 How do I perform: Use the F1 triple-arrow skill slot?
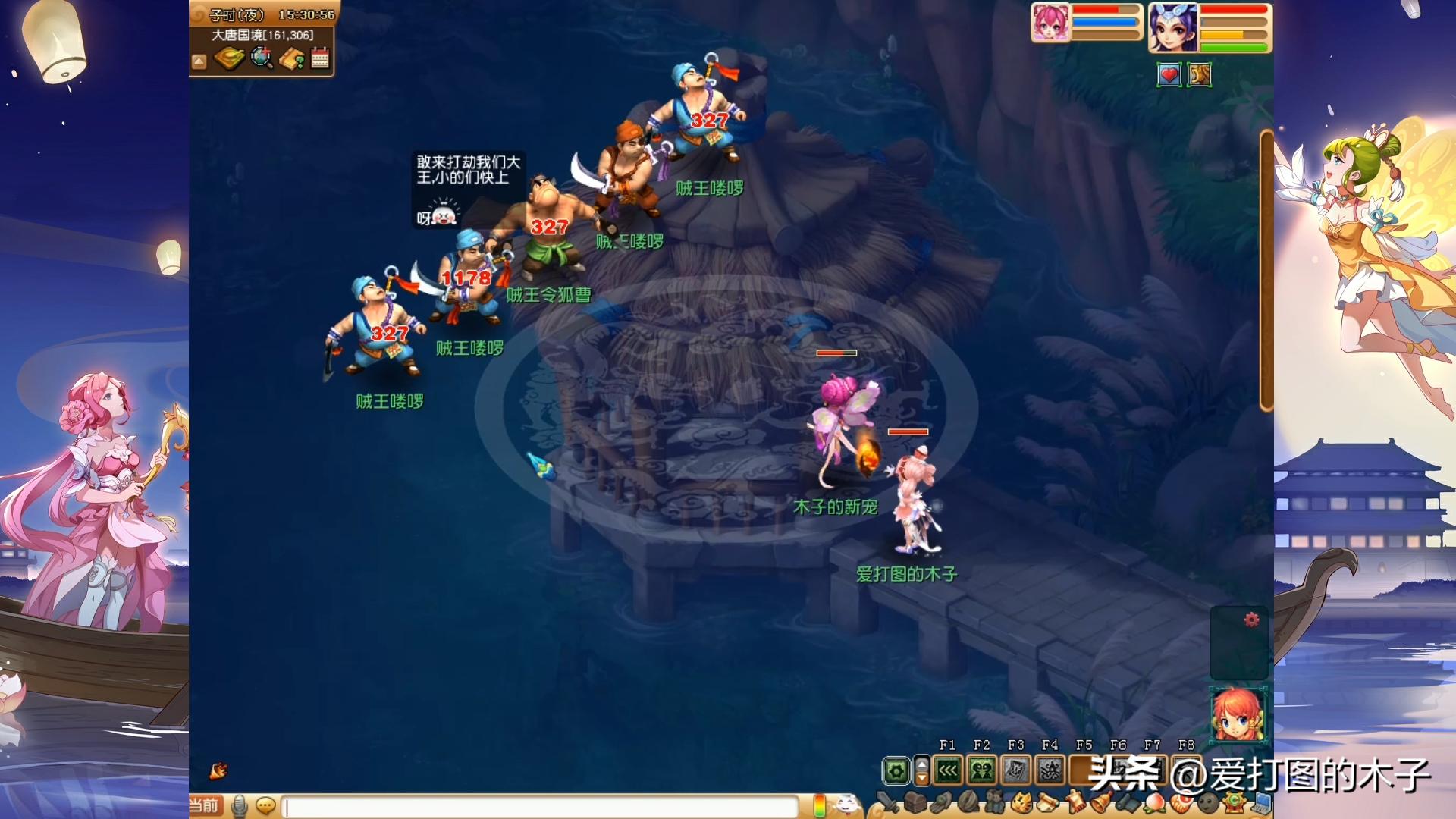tap(948, 771)
